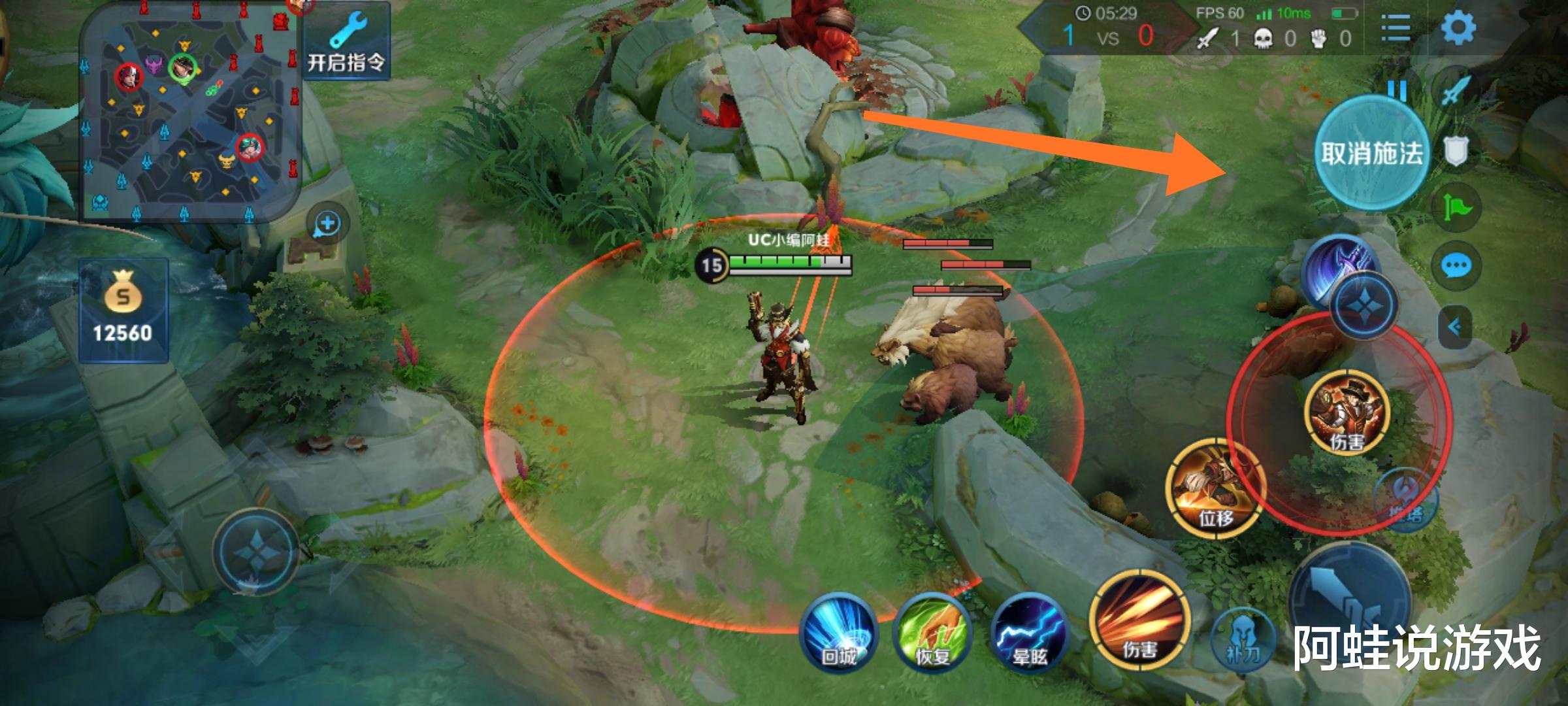This screenshot has width=1568, height=706.
Task: Cast the cowboy portrait 伤害 ultimate
Action: [1347, 412]
